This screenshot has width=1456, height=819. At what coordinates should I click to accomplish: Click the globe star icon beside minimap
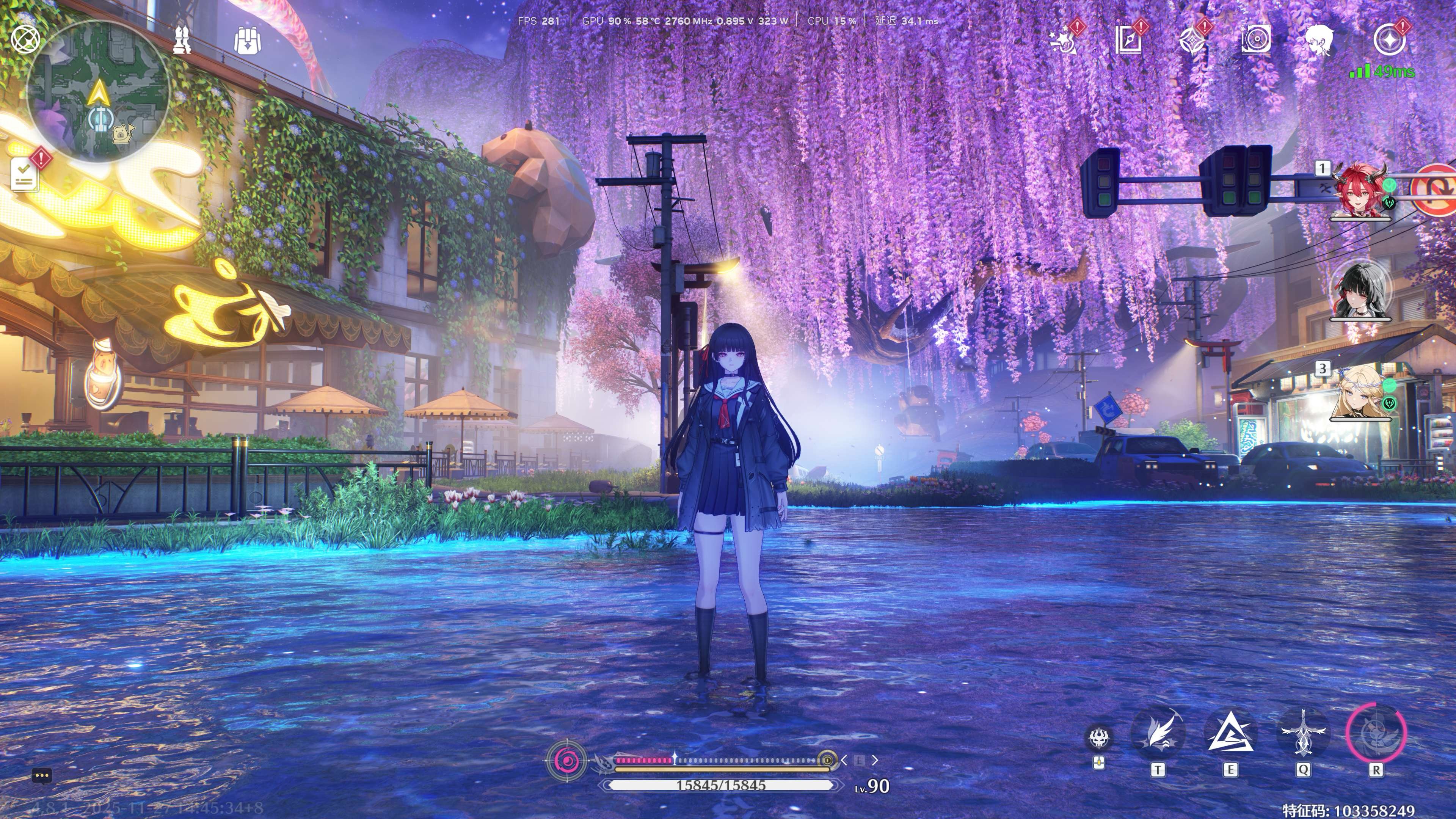tap(25, 39)
